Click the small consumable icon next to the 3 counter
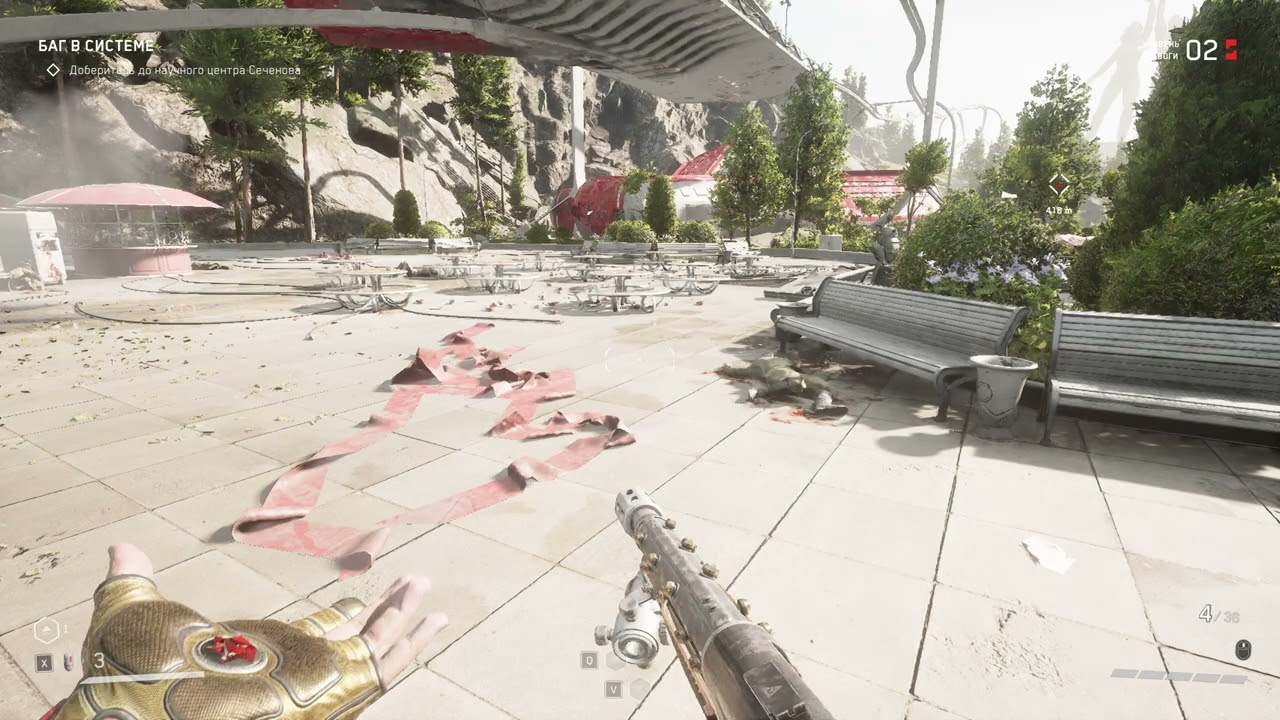1280x720 pixels. point(66,661)
